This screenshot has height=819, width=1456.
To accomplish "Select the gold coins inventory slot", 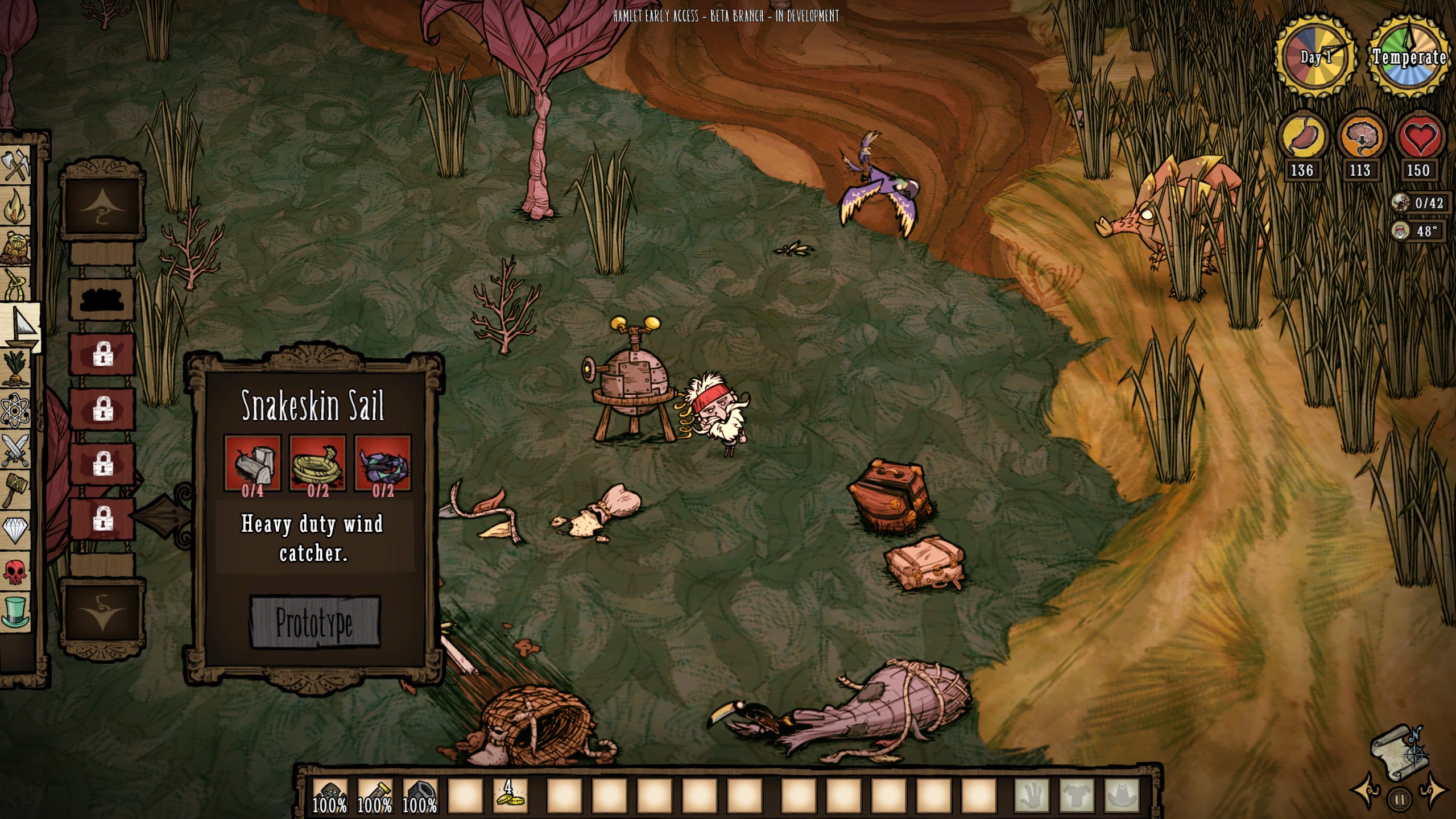I will tap(510, 796).
